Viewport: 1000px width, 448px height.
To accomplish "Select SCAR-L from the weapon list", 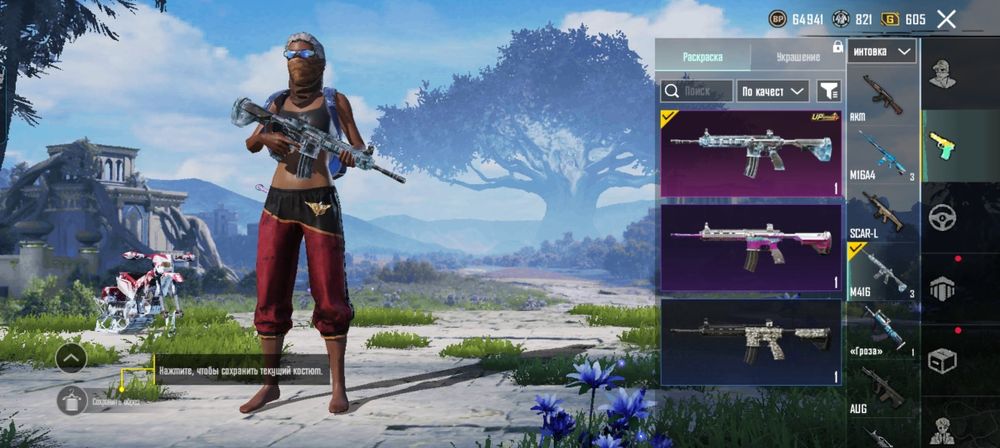I will (882, 214).
